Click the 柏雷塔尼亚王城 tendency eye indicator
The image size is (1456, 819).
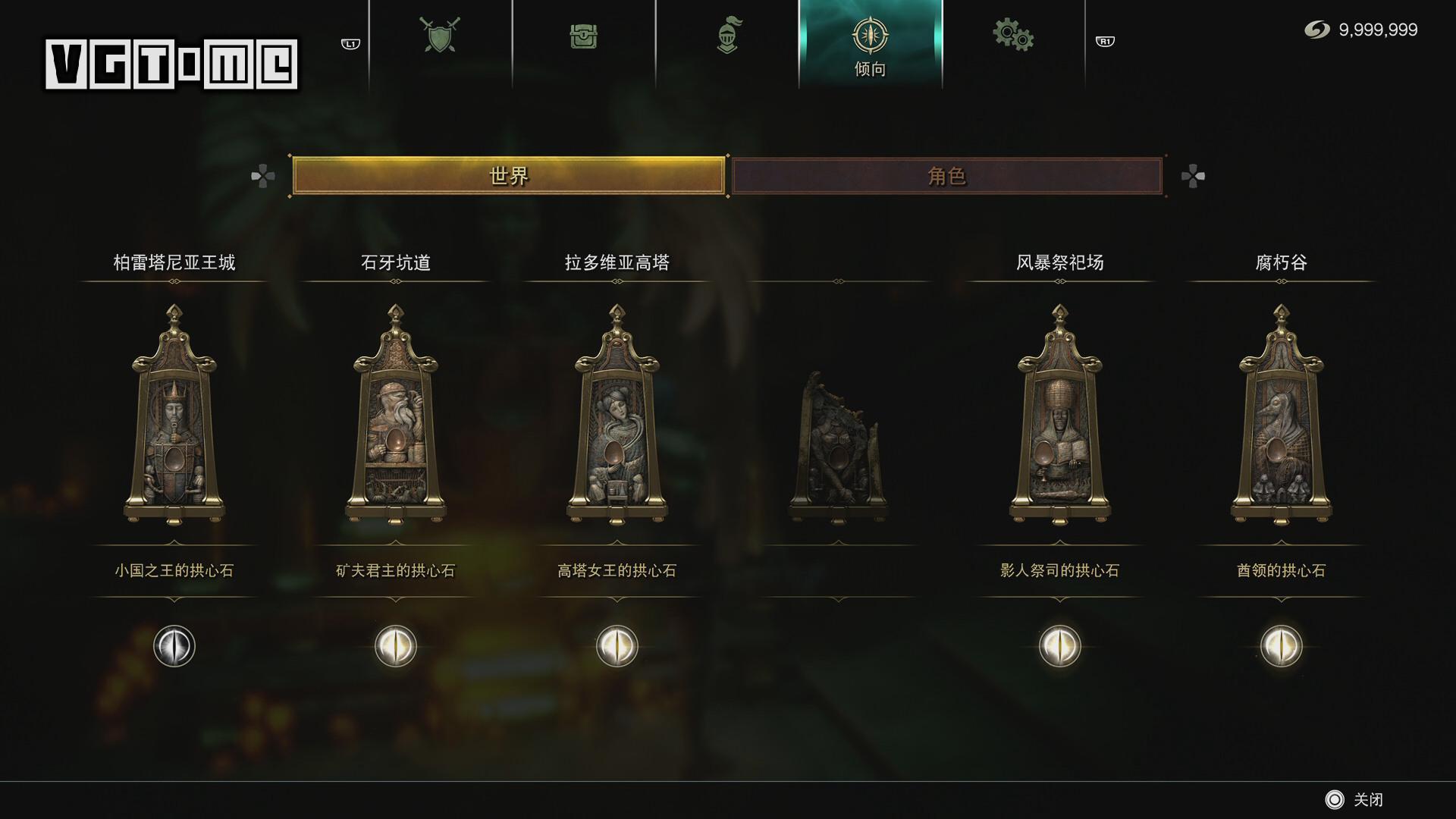coord(173,647)
